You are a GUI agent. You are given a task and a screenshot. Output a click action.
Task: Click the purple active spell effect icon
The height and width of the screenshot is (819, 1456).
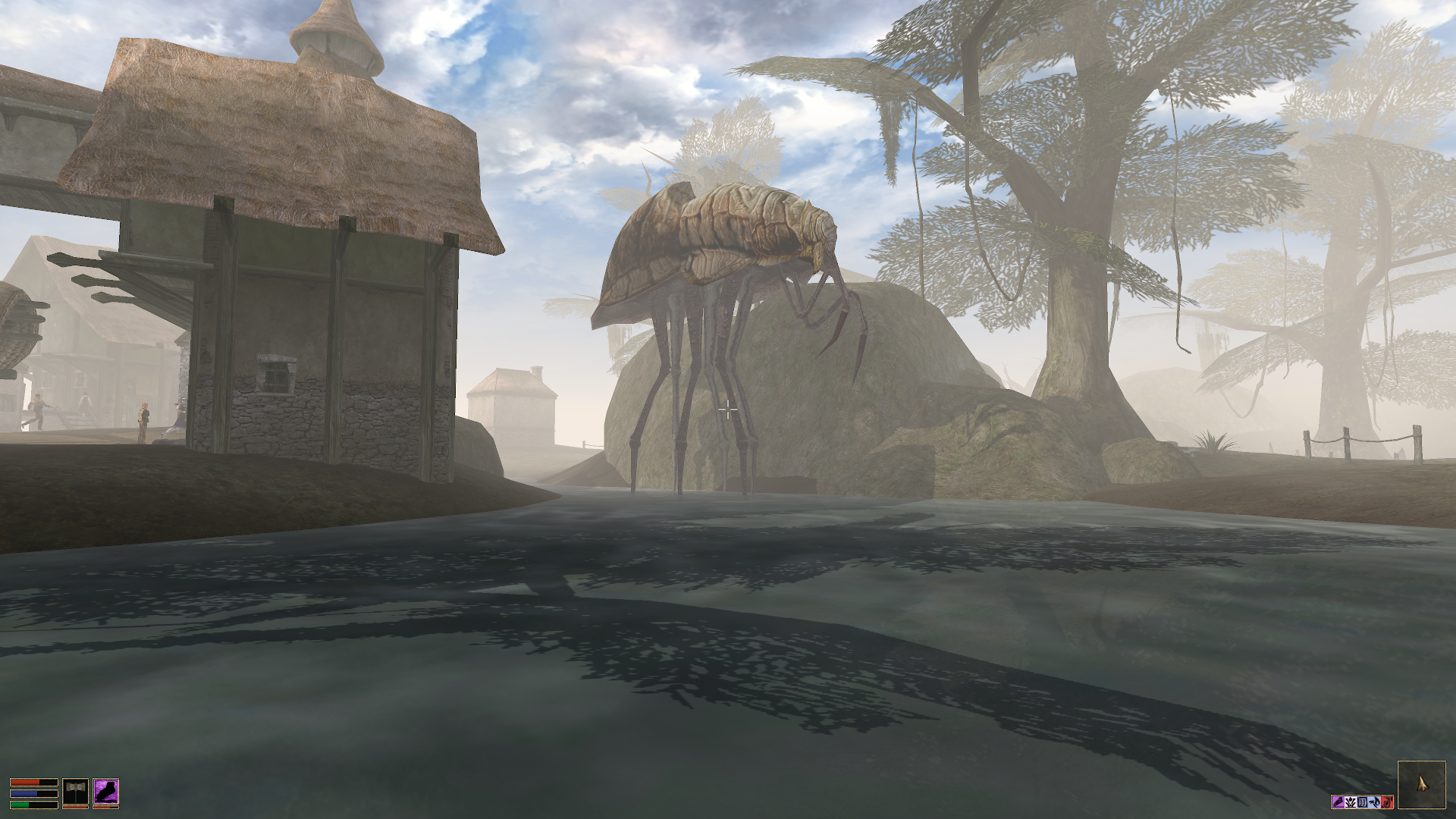click(1338, 802)
